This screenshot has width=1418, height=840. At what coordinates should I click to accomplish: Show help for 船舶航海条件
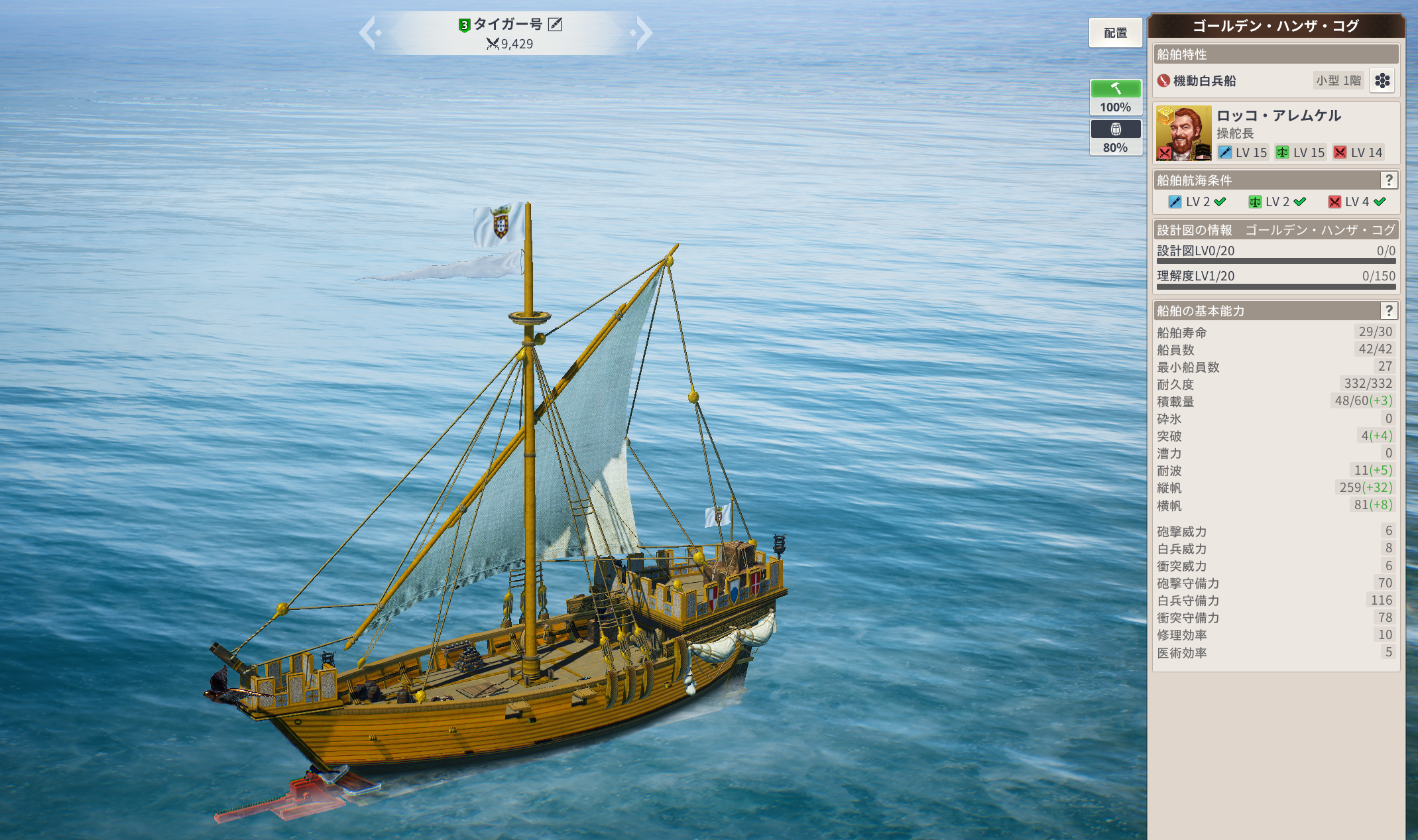click(1389, 180)
